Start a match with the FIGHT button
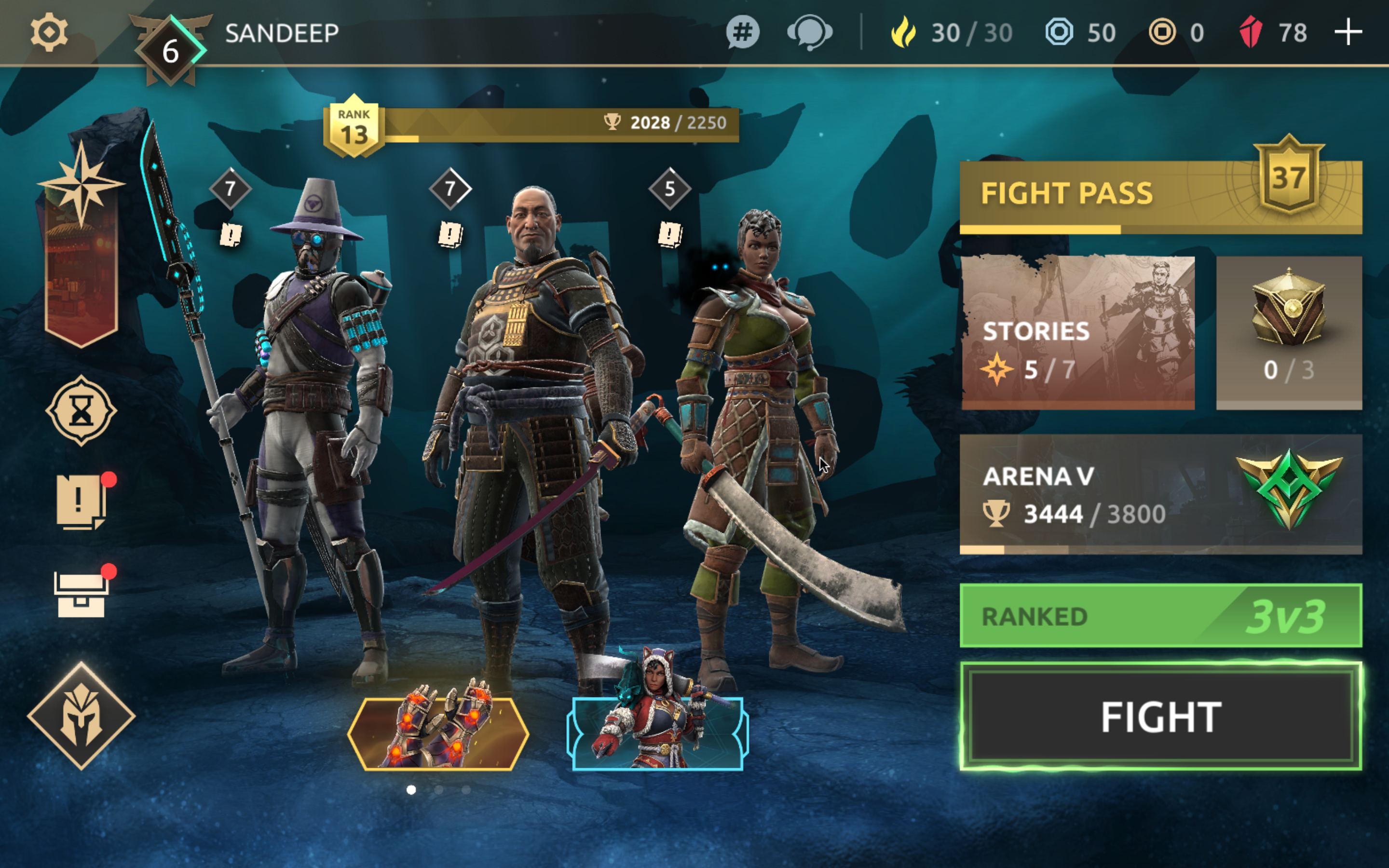 [1159, 717]
